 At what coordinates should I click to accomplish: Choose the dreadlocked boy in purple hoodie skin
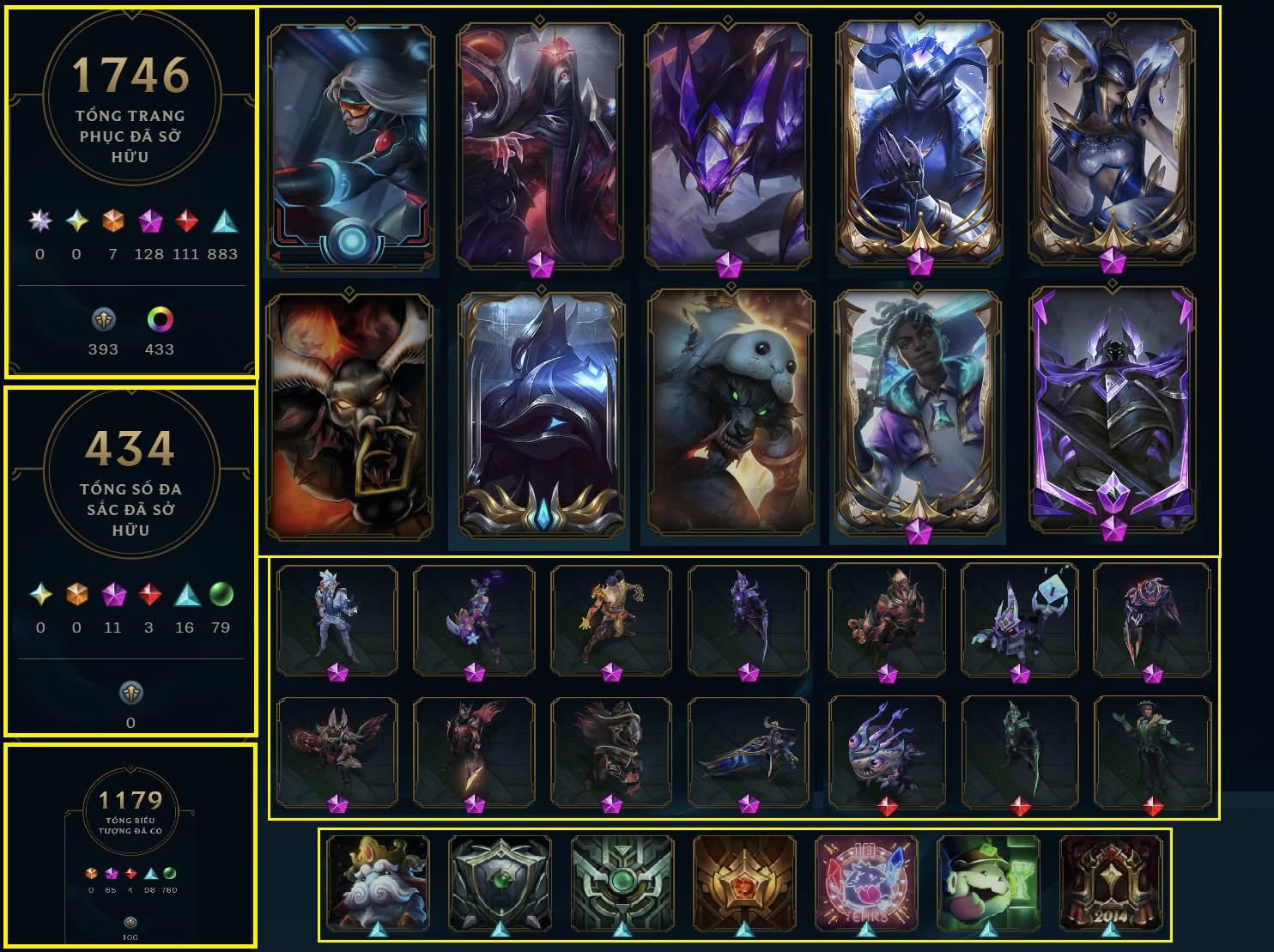919,412
